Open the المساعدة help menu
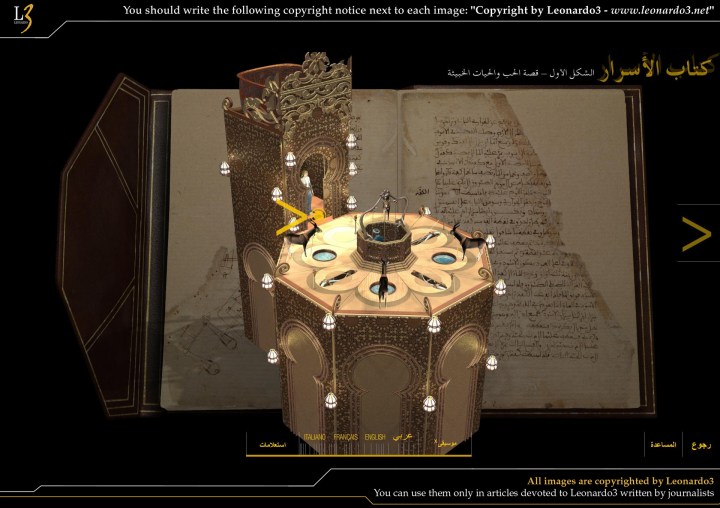720x508 pixels. tap(663, 444)
